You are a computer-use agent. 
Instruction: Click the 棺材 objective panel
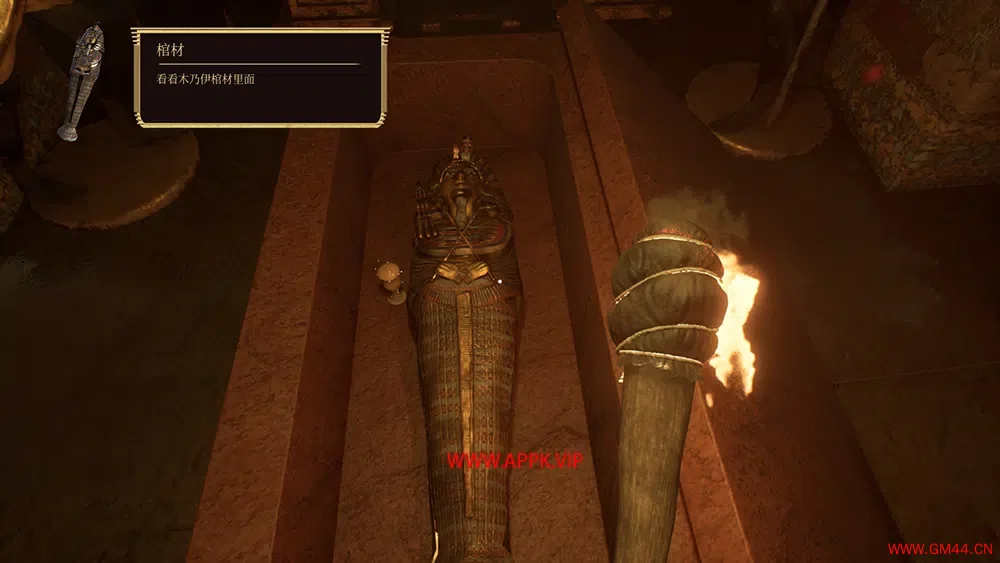260,78
